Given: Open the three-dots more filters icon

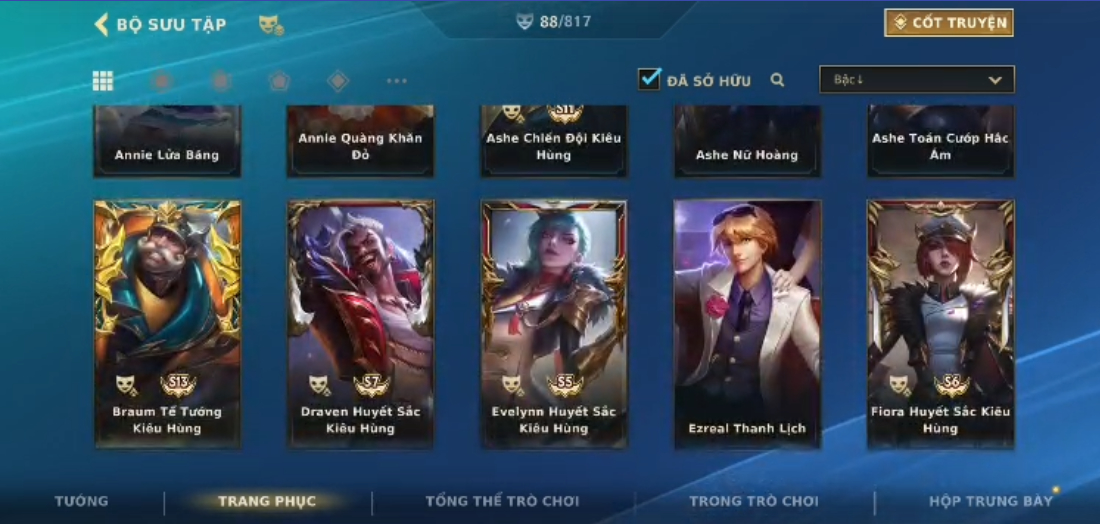Looking at the screenshot, I should 397,81.
